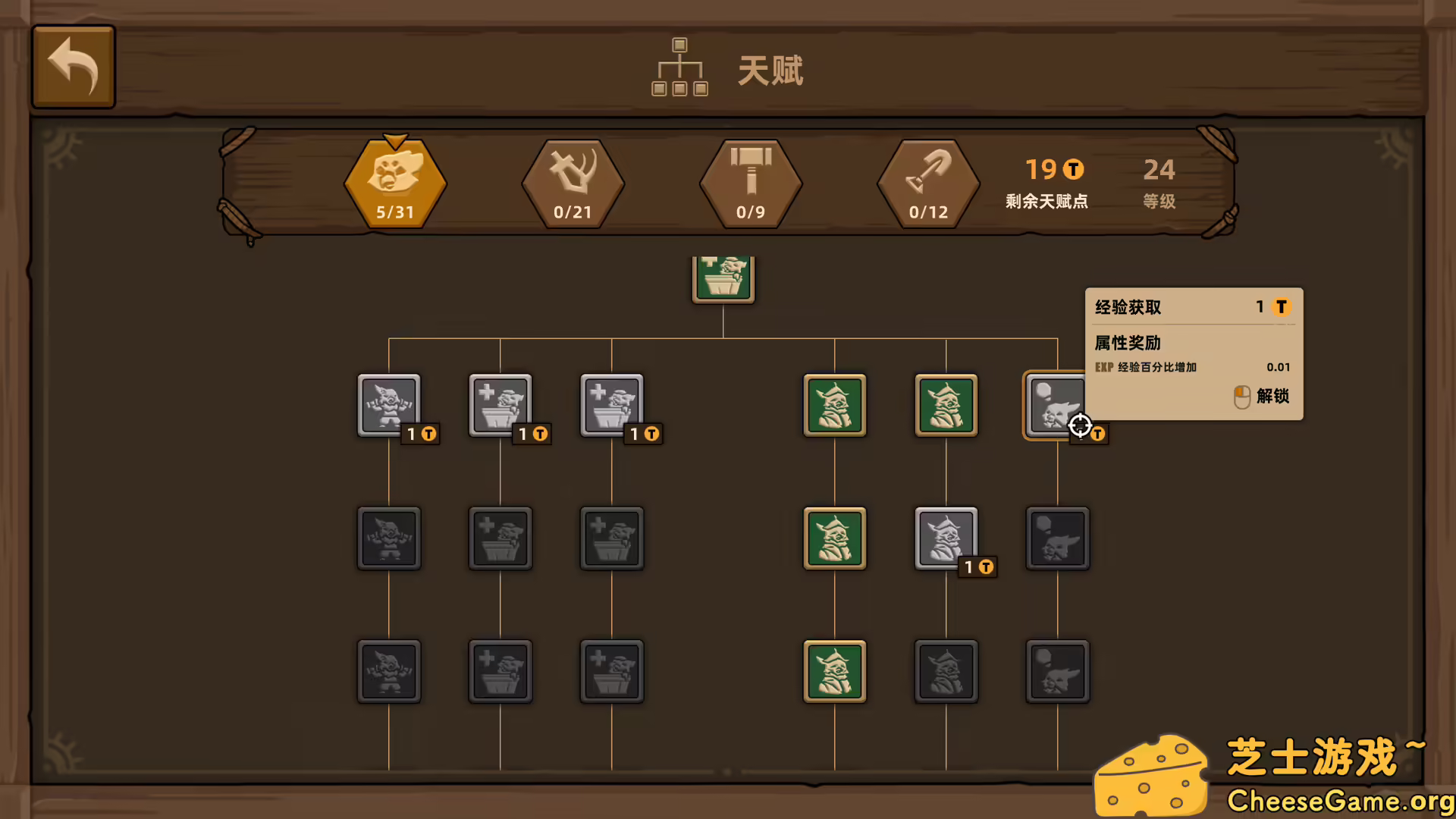The image size is (1456, 819).
Task: Click the back arrow to leave talents
Action: pyautogui.click(x=73, y=66)
